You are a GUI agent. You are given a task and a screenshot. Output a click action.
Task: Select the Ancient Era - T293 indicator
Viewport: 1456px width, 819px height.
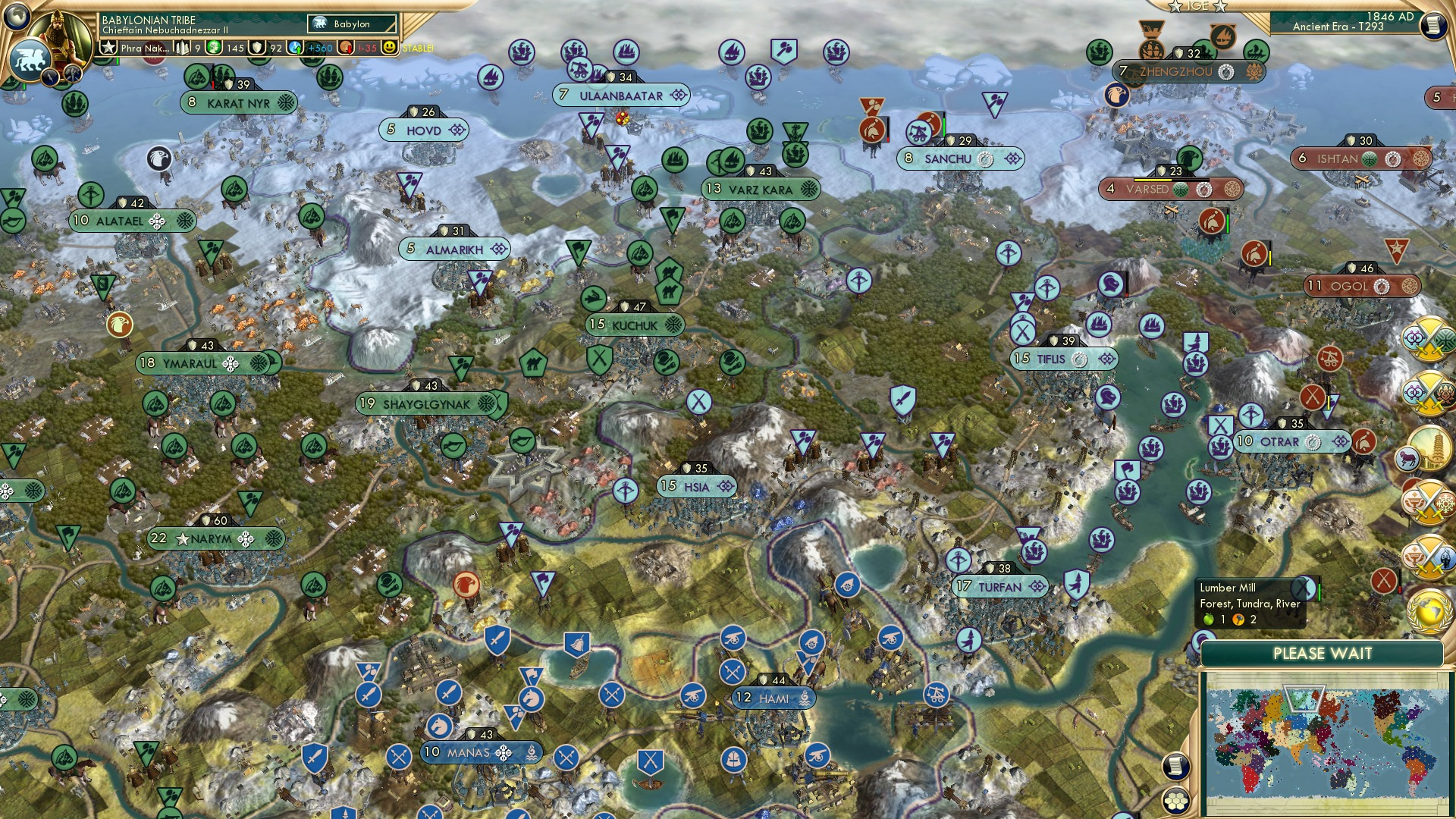tap(1339, 27)
